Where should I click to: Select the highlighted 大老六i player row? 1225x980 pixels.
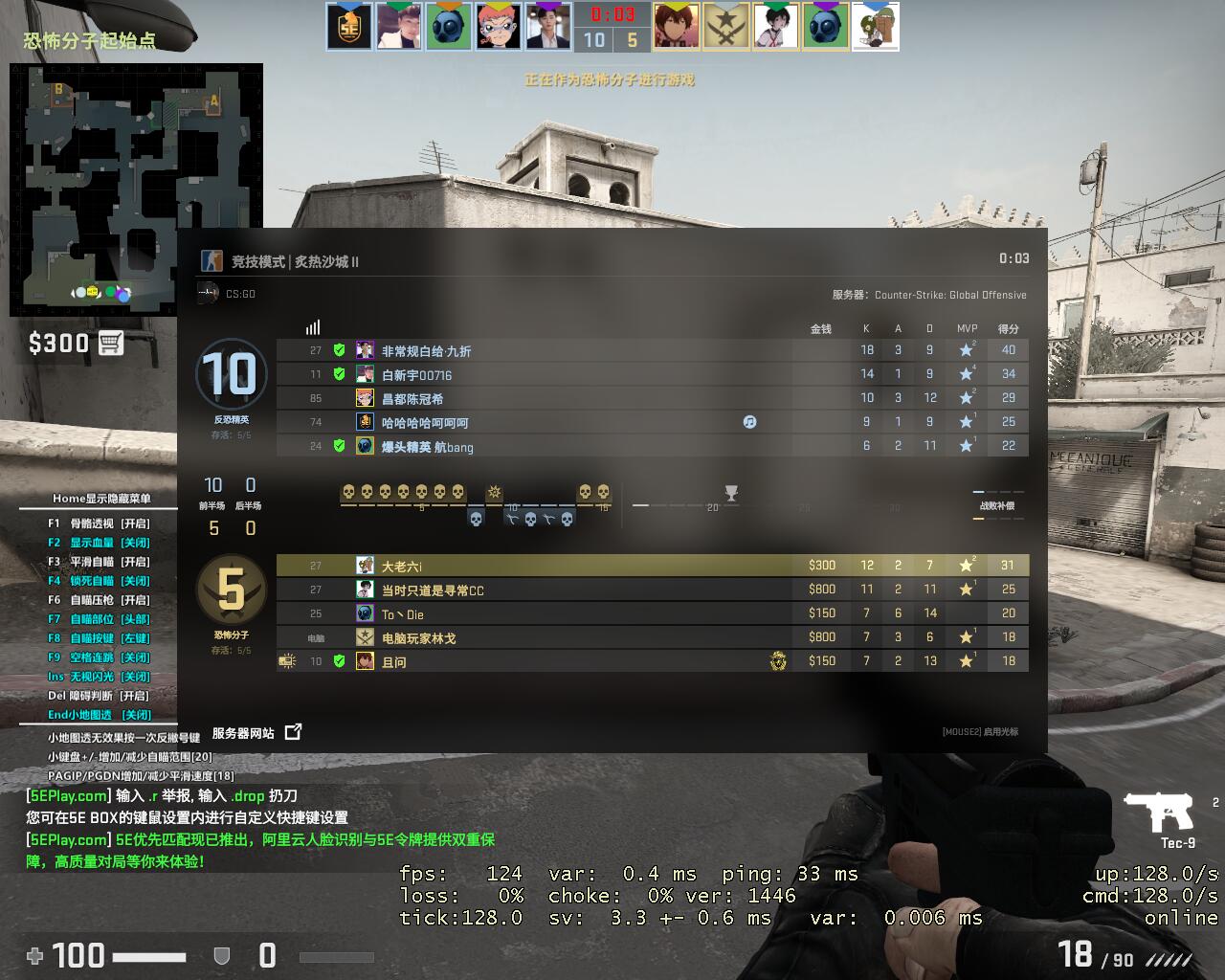(x=402, y=567)
